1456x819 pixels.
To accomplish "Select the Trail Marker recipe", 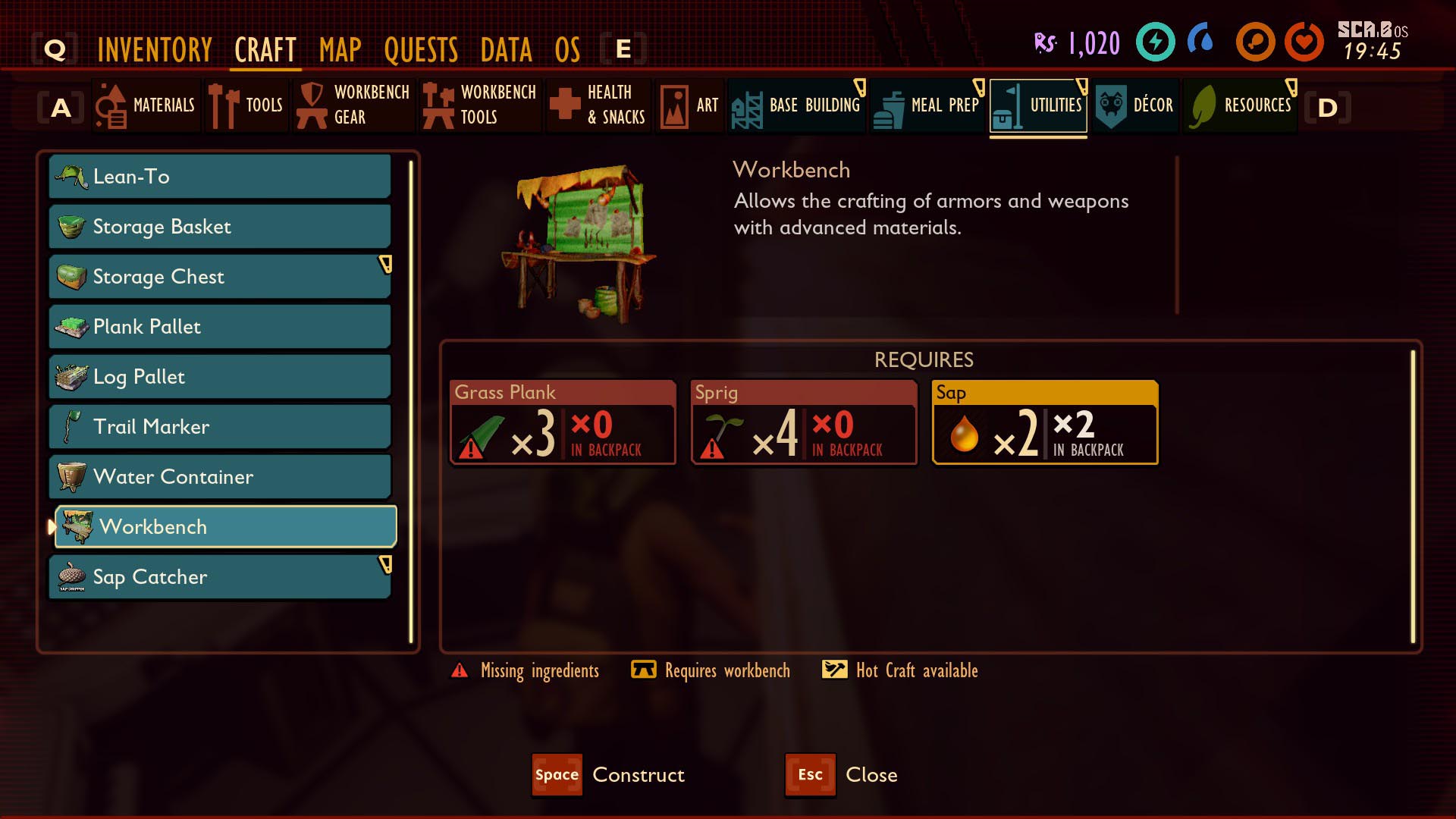I will point(220,427).
